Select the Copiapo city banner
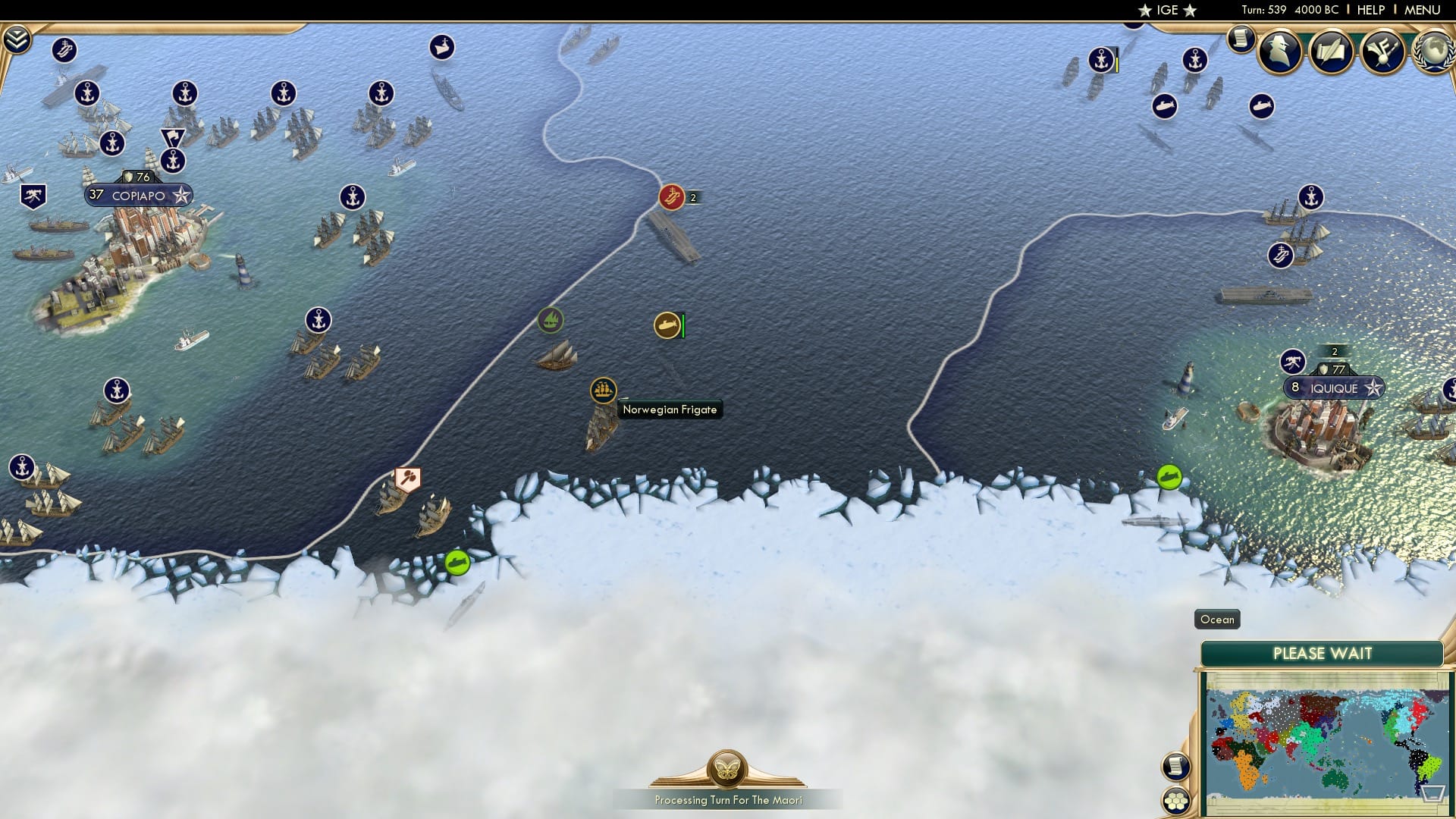This screenshot has width=1456, height=819. (x=139, y=196)
